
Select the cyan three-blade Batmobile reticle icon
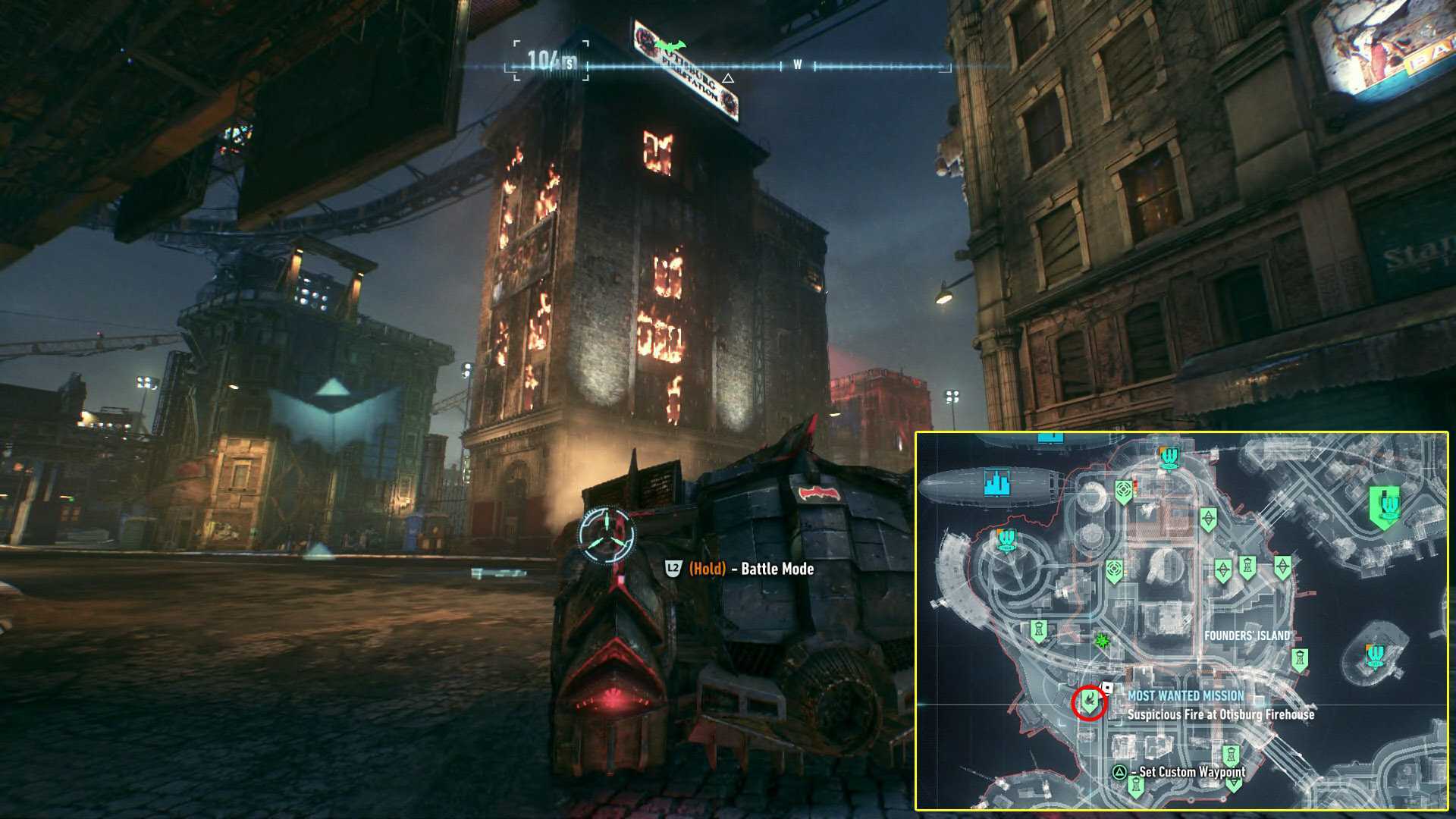(607, 533)
